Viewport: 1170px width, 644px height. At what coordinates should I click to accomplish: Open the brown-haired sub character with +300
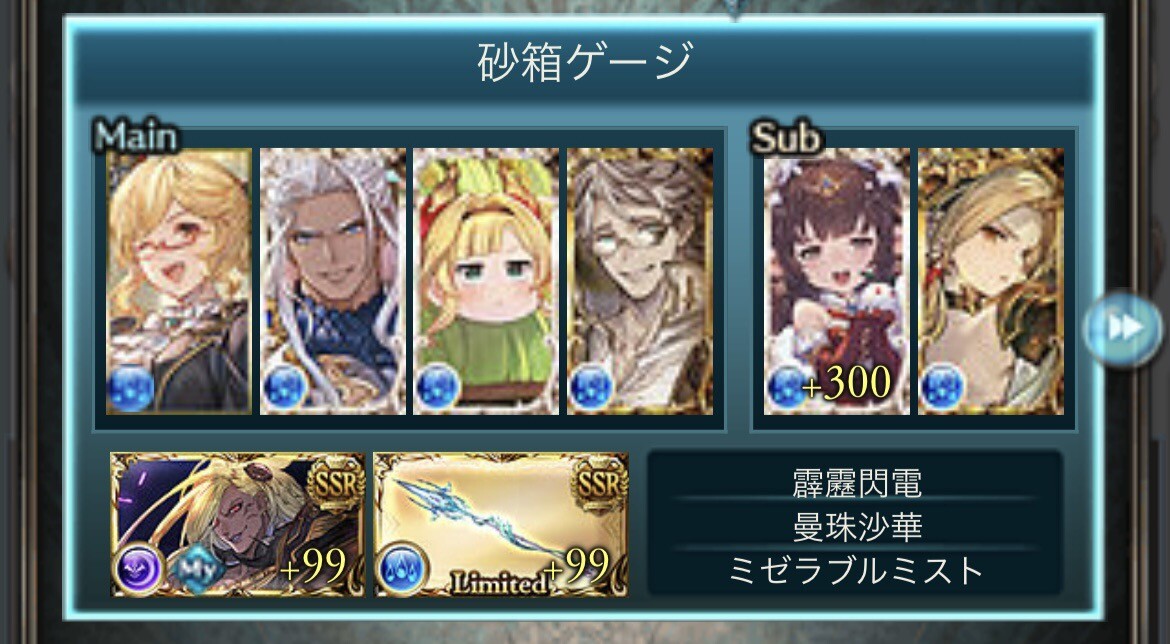click(837, 281)
